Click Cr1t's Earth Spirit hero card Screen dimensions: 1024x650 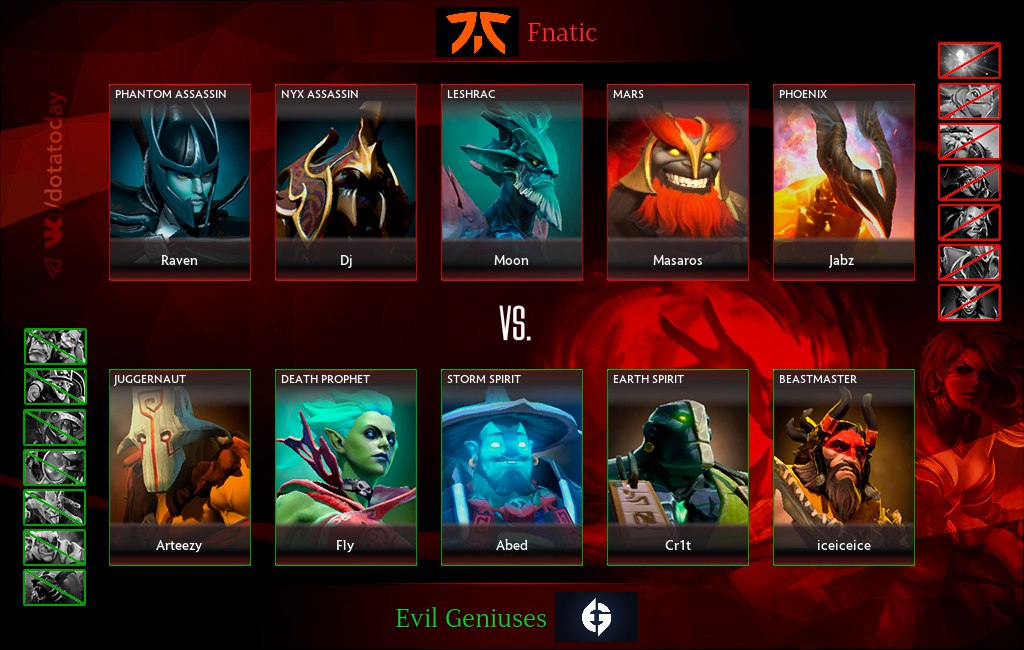pyautogui.click(x=678, y=467)
